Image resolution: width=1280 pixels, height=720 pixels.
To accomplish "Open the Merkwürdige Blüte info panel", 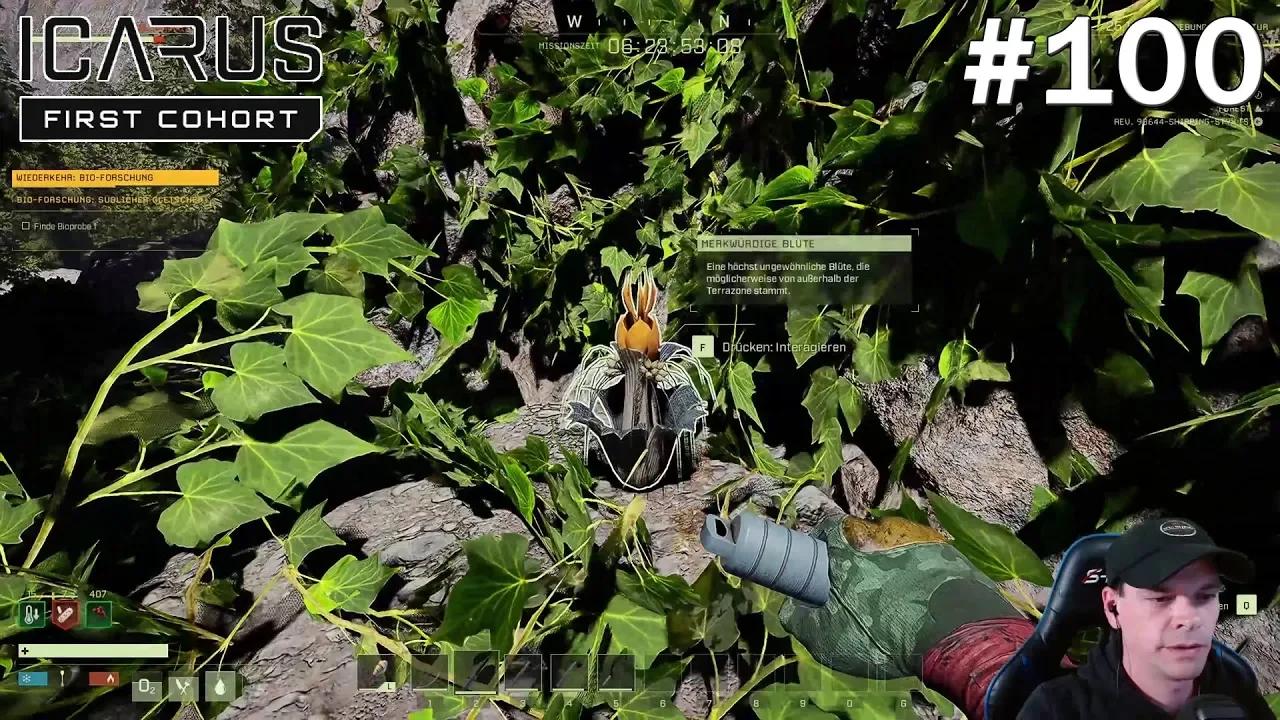I will tap(804, 244).
